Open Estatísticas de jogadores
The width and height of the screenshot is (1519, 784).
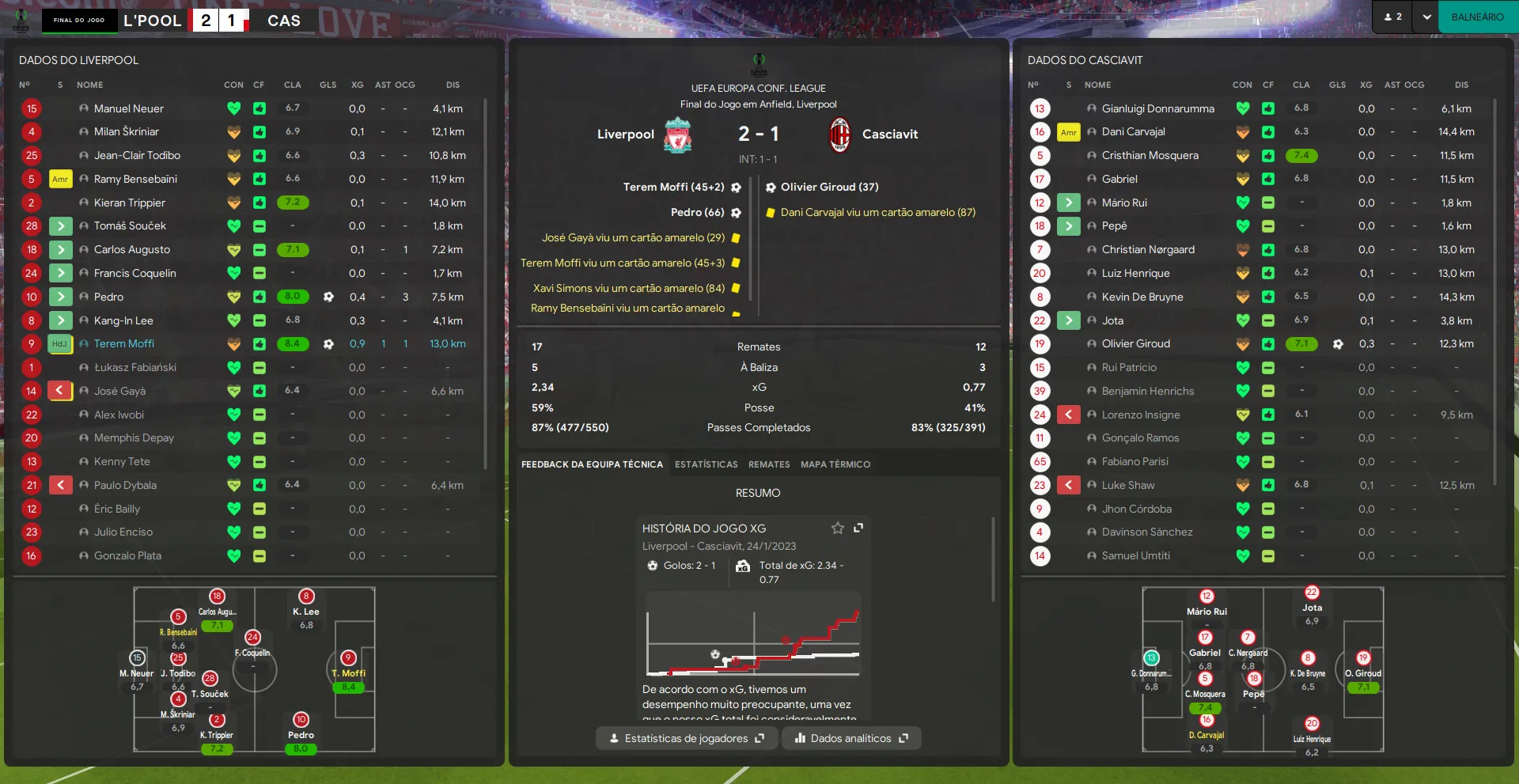point(686,738)
